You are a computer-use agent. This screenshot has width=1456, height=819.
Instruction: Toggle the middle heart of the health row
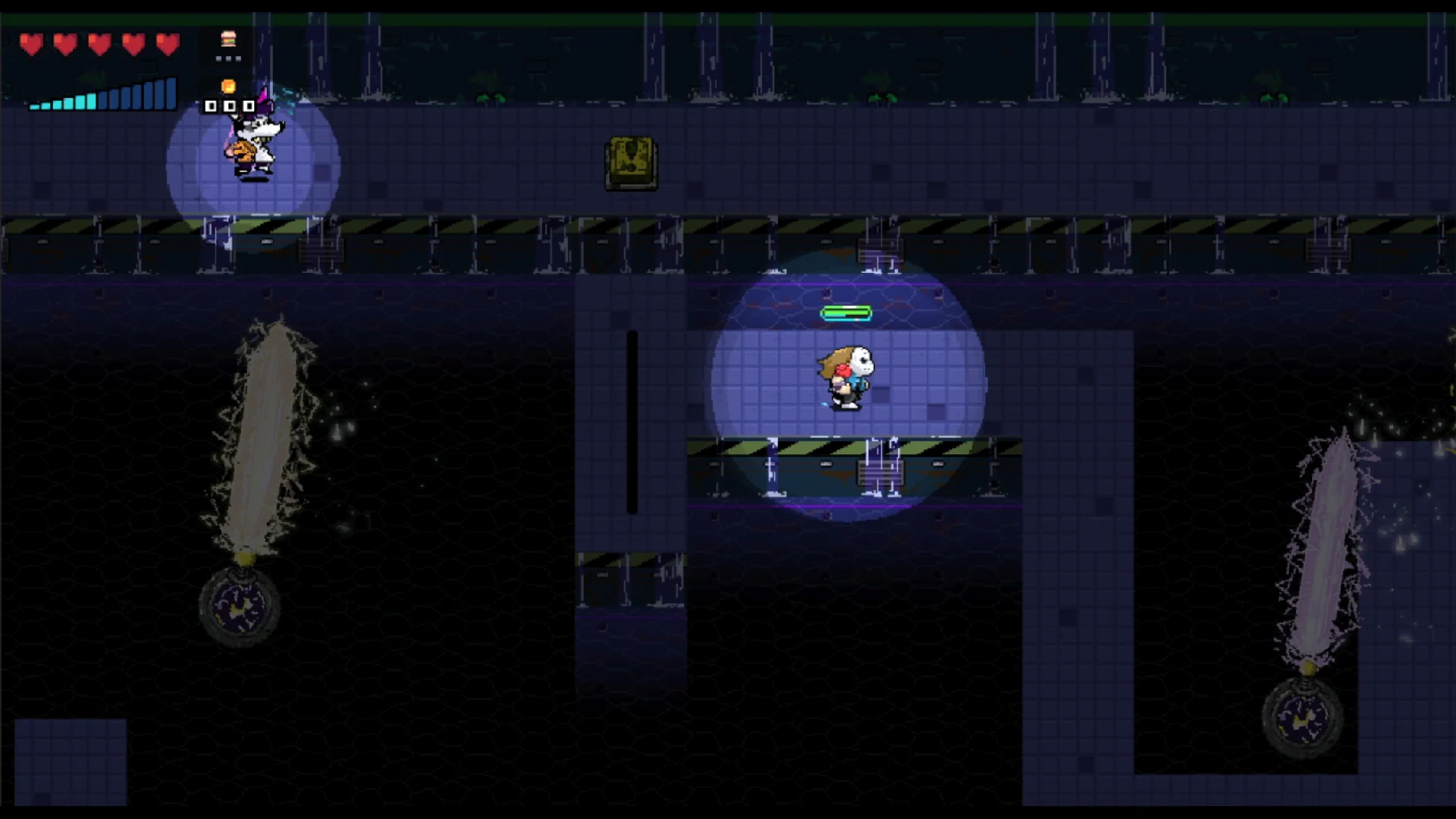click(x=99, y=44)
